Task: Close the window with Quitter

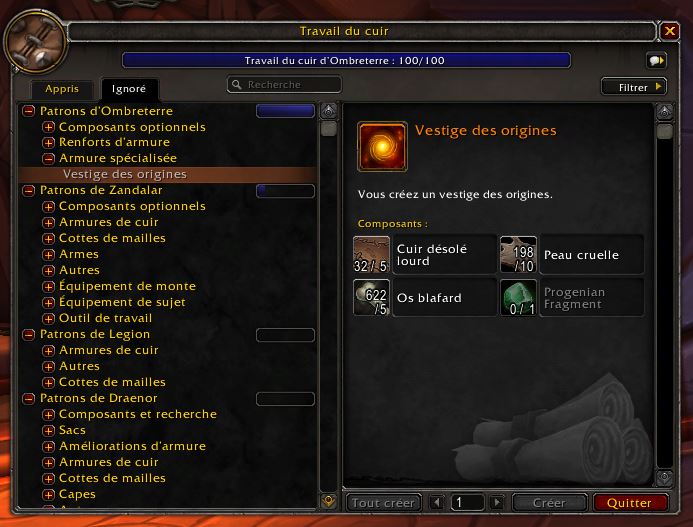Action: 629,503
